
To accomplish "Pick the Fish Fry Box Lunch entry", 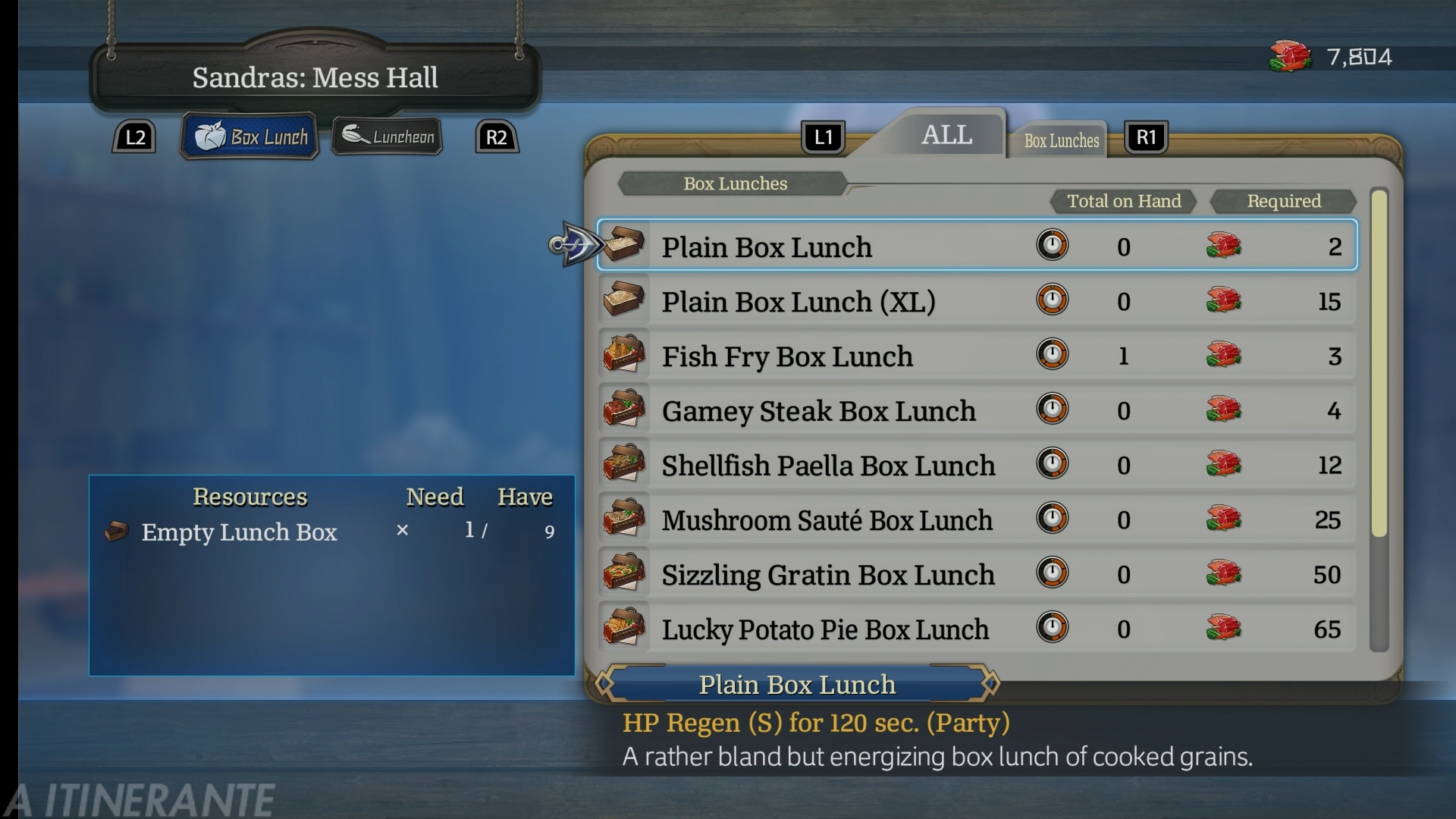I will pos(977,356).
